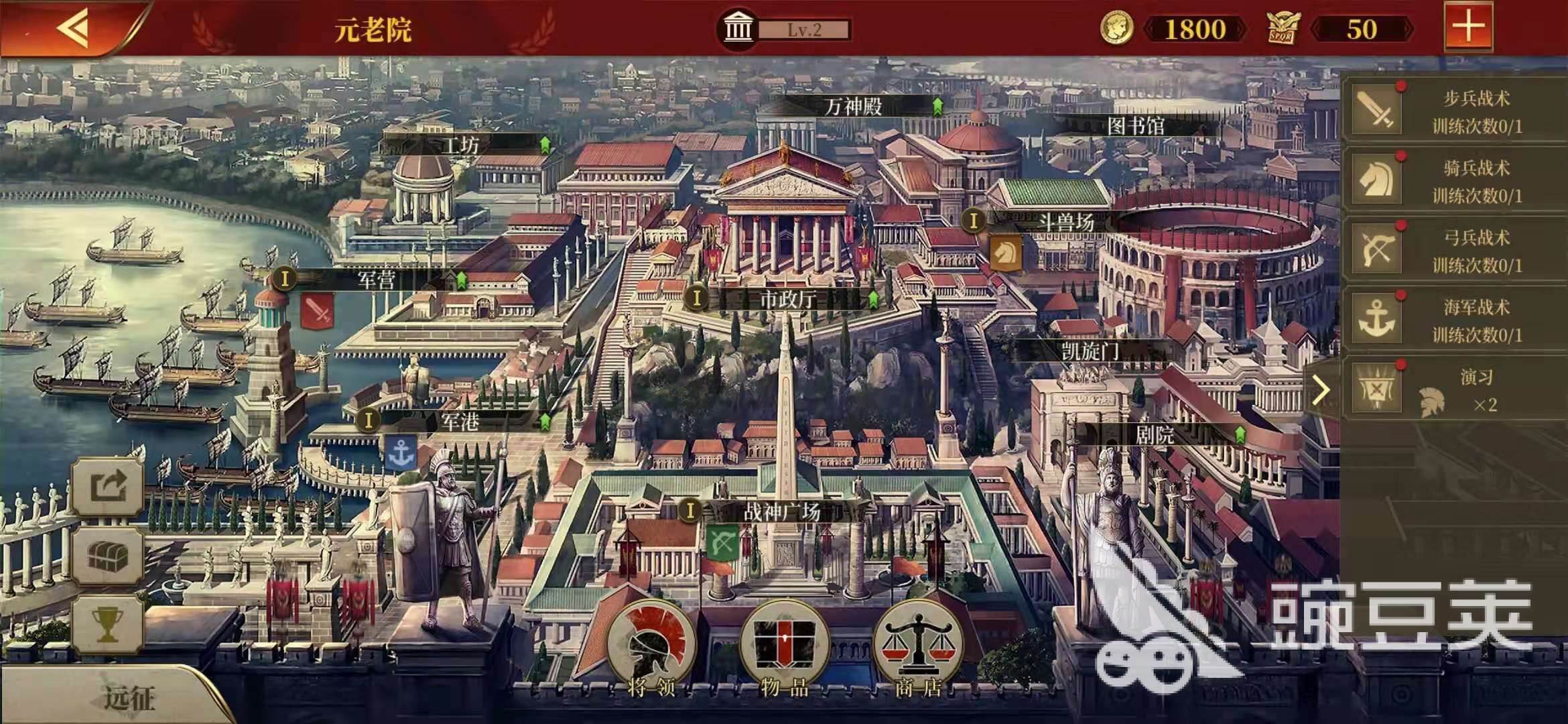Open the 步兵战术 infantry training

pos(1454,111)
